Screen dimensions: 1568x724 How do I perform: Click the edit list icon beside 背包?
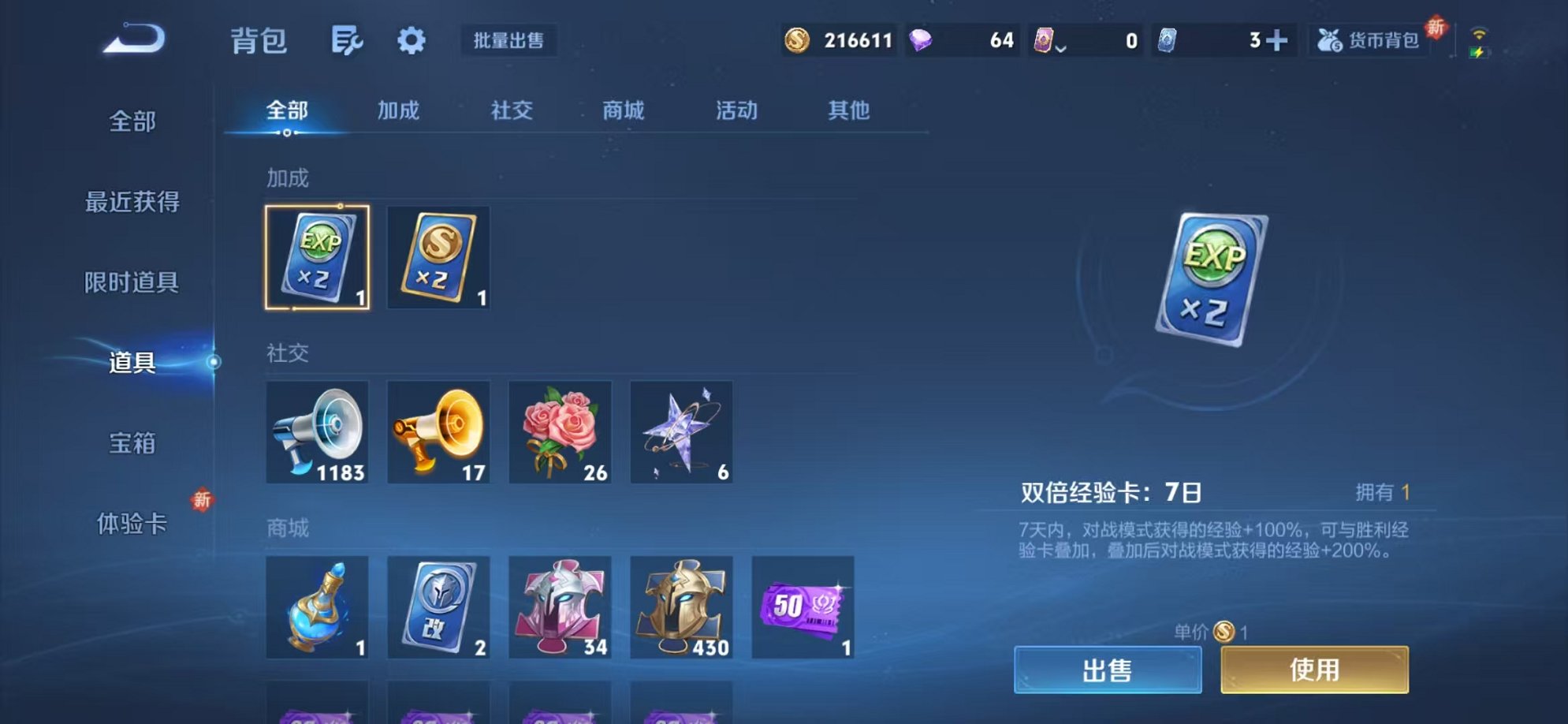[345, 41]
